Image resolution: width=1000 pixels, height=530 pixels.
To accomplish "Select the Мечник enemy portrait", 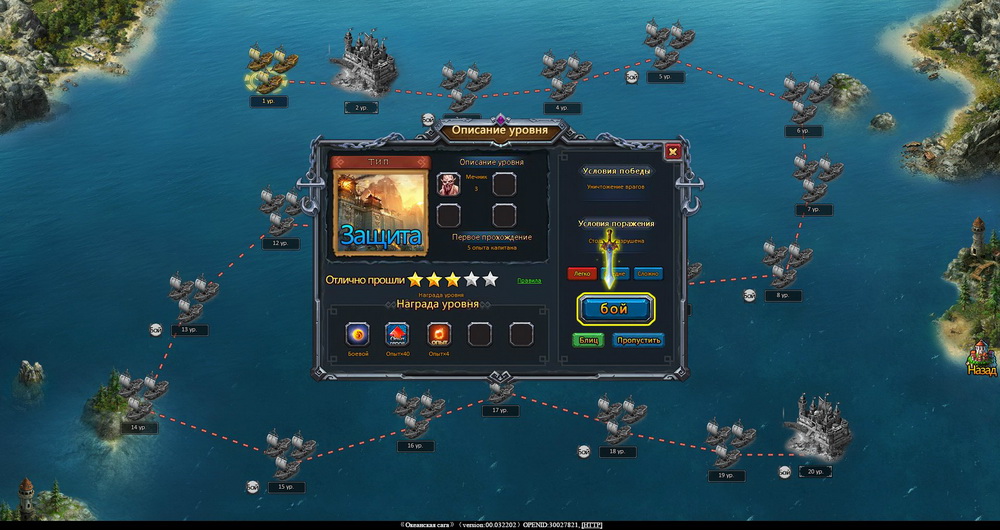I will [x=449, y=185].
